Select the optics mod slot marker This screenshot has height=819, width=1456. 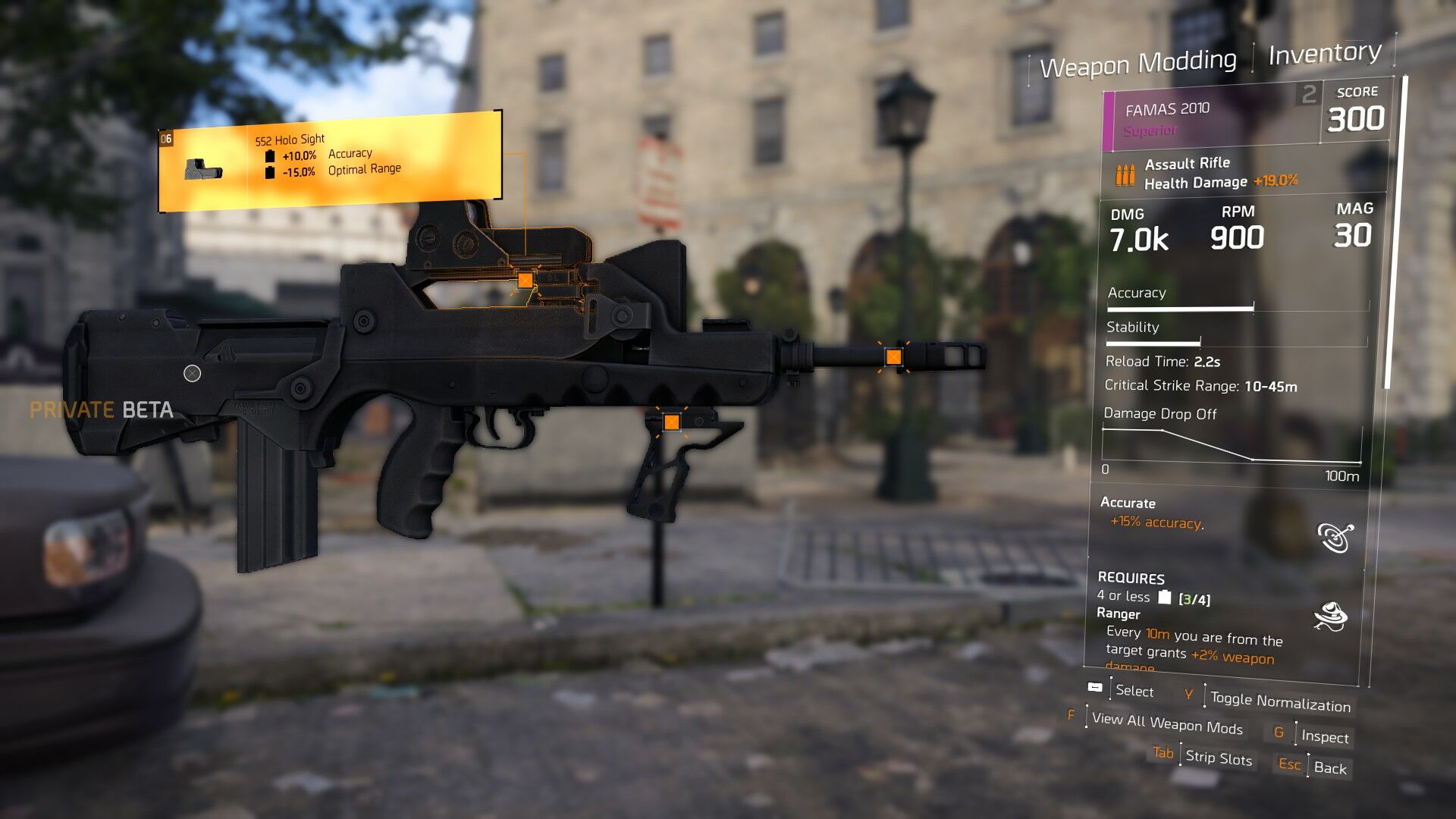(525, 281)
